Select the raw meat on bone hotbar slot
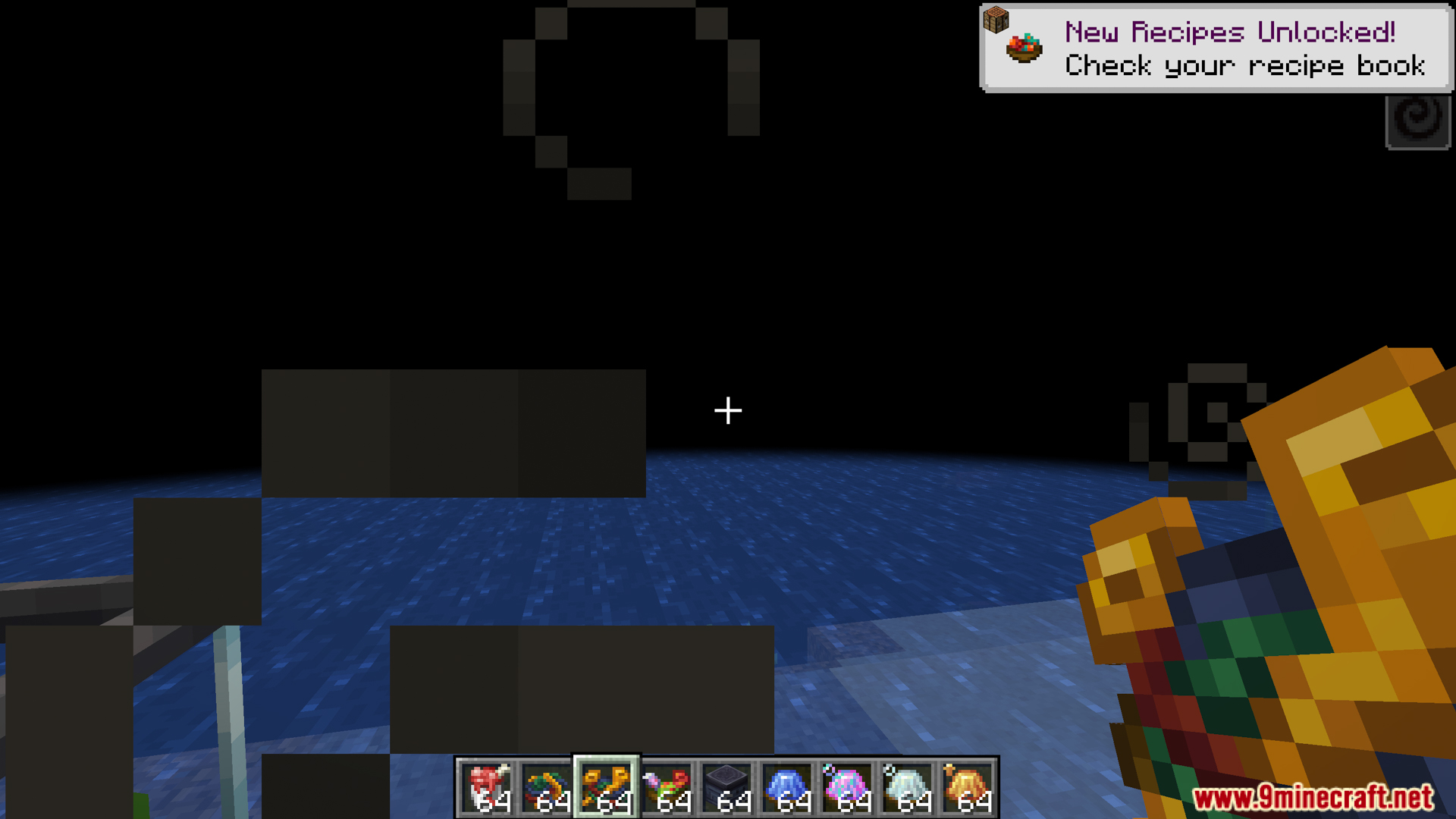This screenshot has width=1456, height=819. [488, 787]
